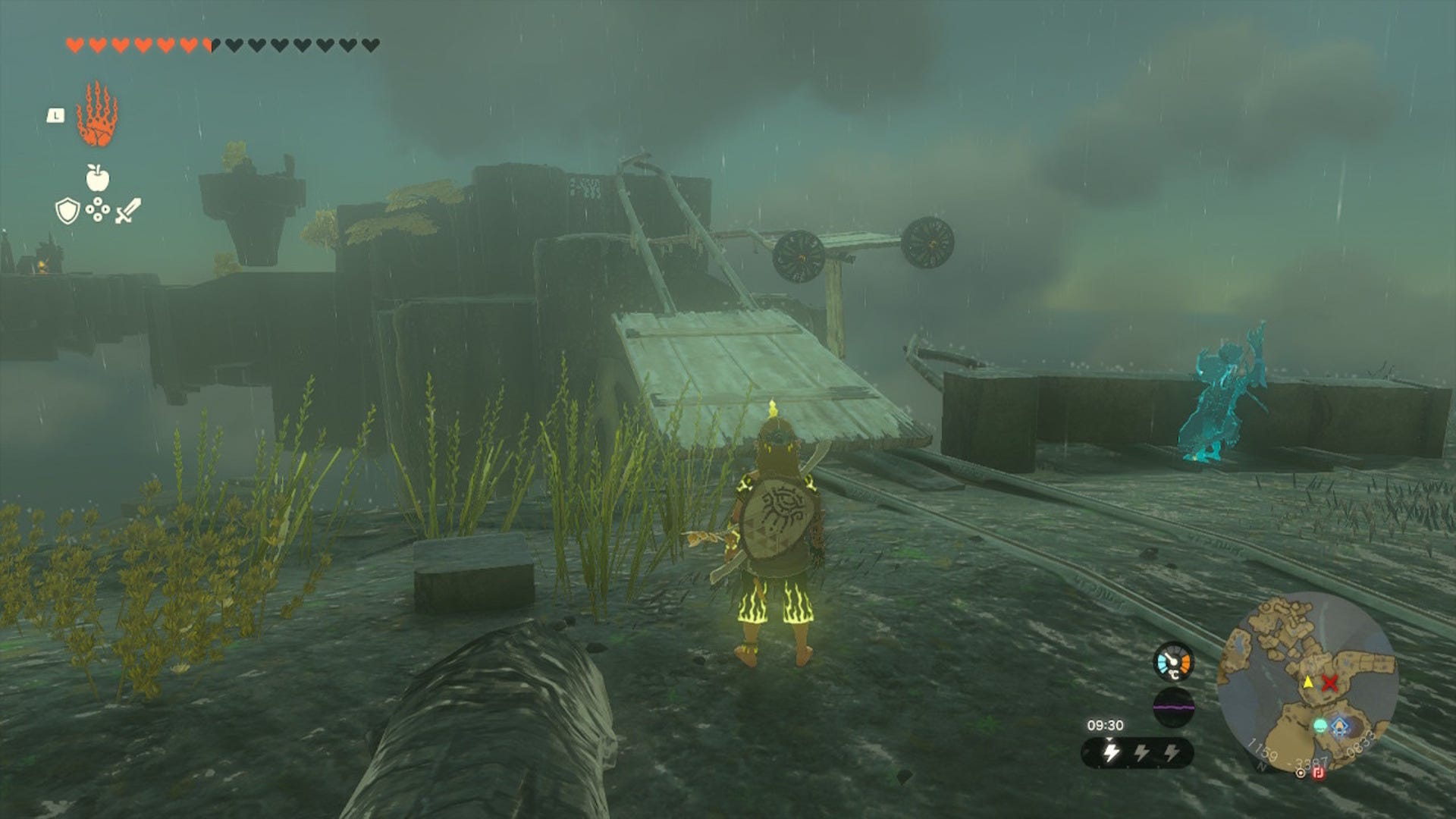Click the noise detection meter
This screenshot has height=819, width=1456.
click(1173, 708)
